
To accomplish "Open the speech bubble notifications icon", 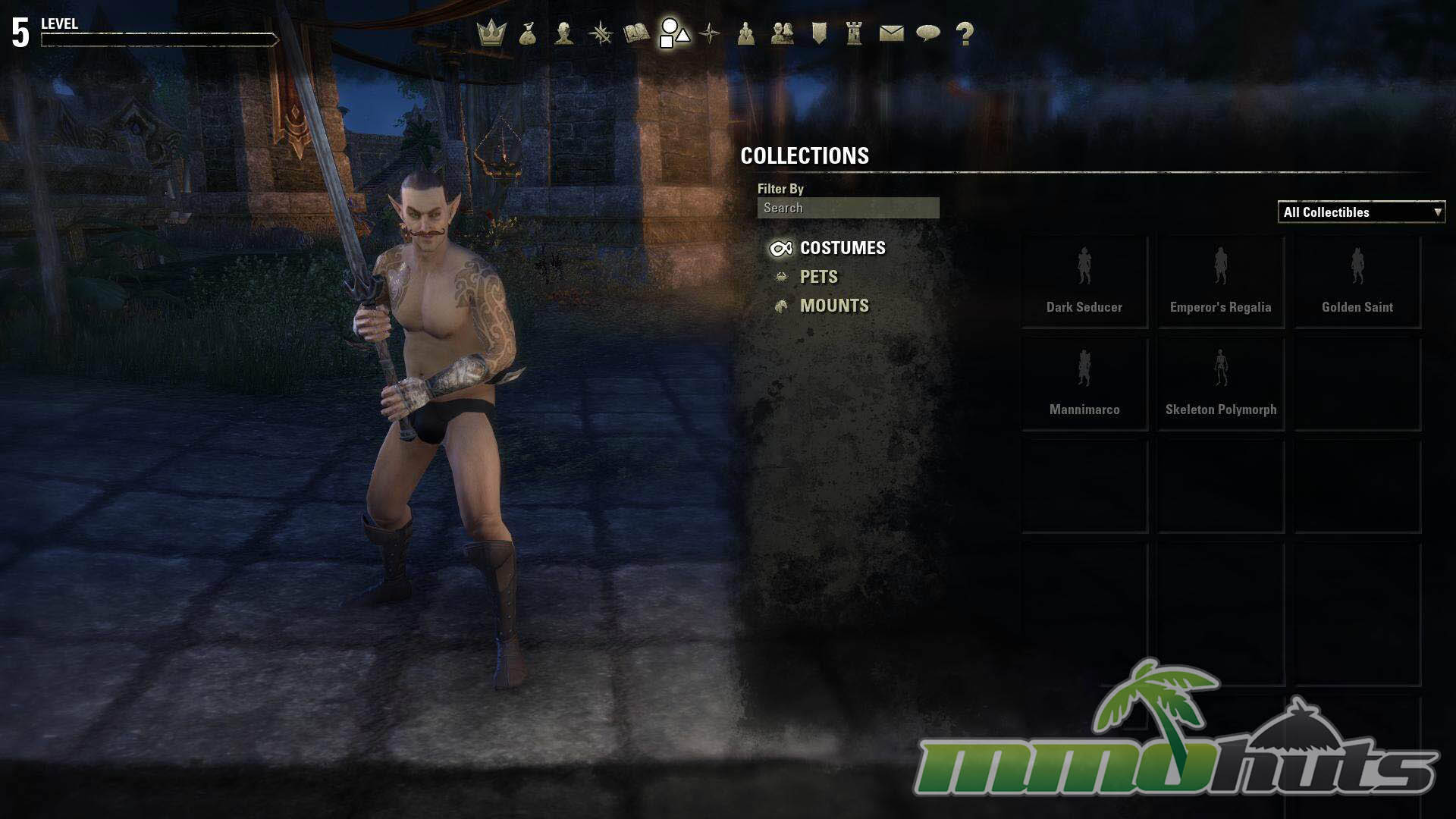I will coord(928,33).
